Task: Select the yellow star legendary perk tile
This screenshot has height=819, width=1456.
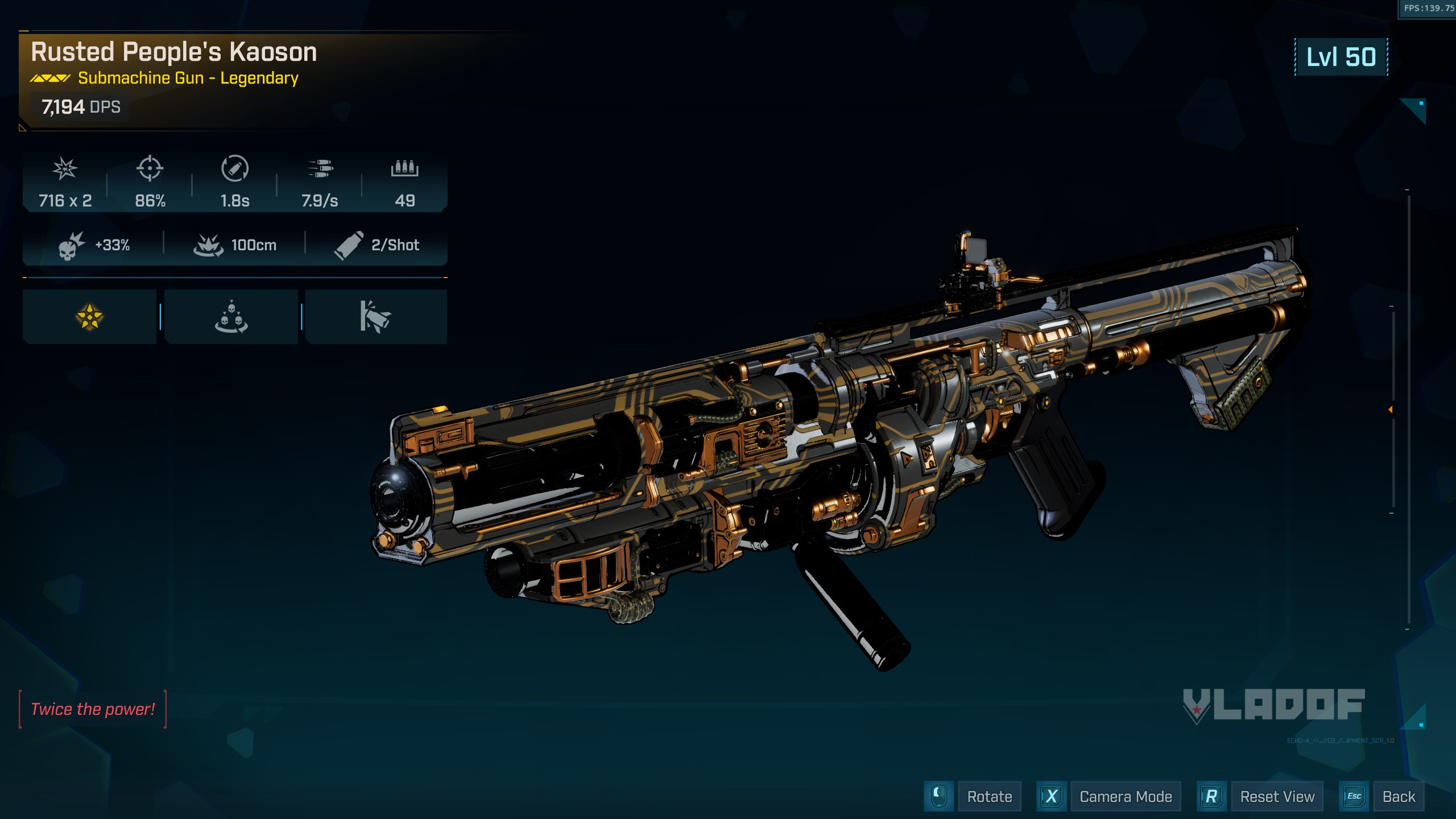Action: tap(90, 317)
